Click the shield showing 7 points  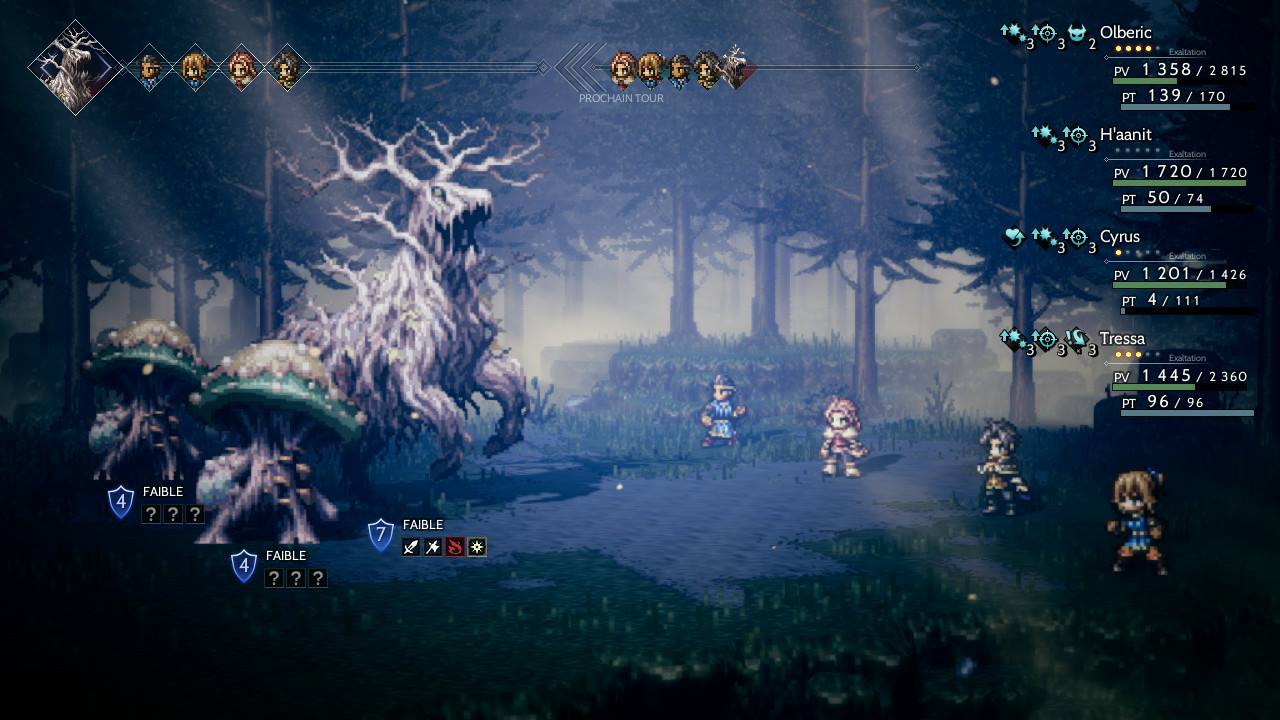tap(380, 535)
